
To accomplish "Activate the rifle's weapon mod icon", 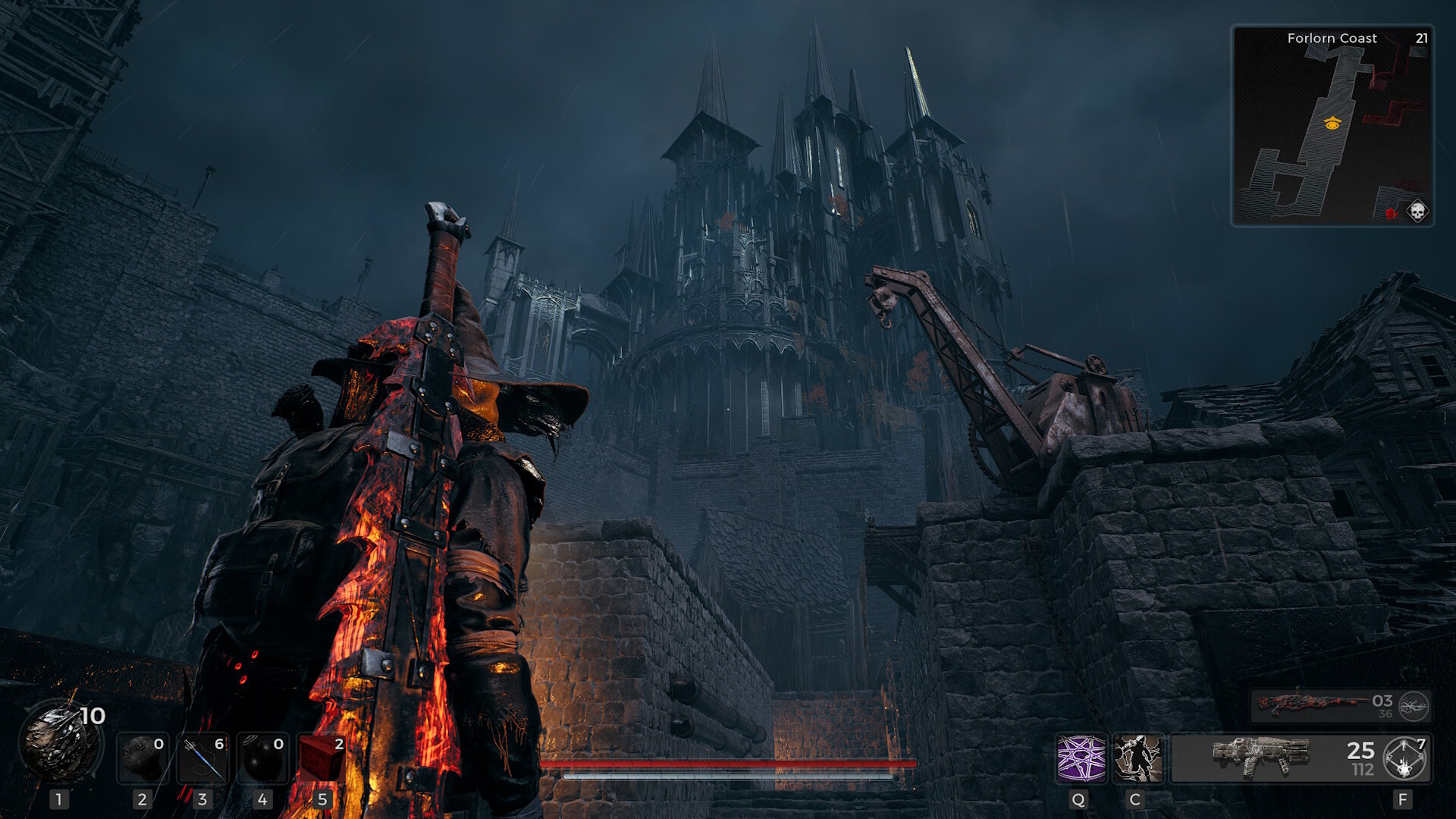I will click(x=1404, y=758).
